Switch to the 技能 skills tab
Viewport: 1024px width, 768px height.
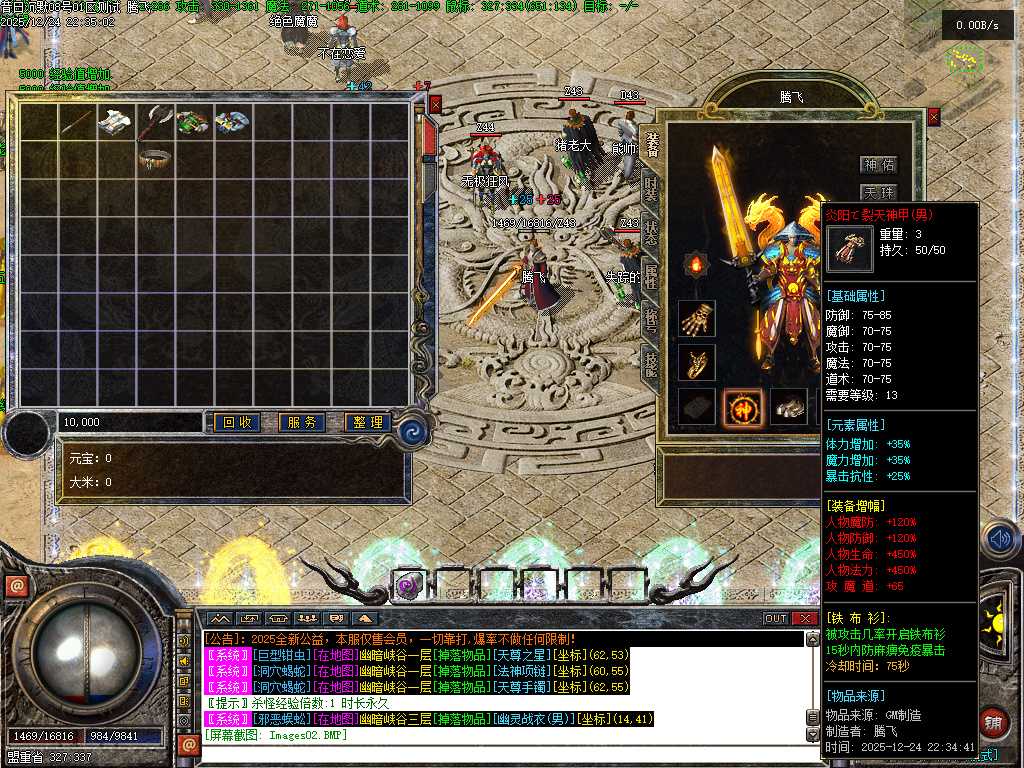[x=651, y=364]
